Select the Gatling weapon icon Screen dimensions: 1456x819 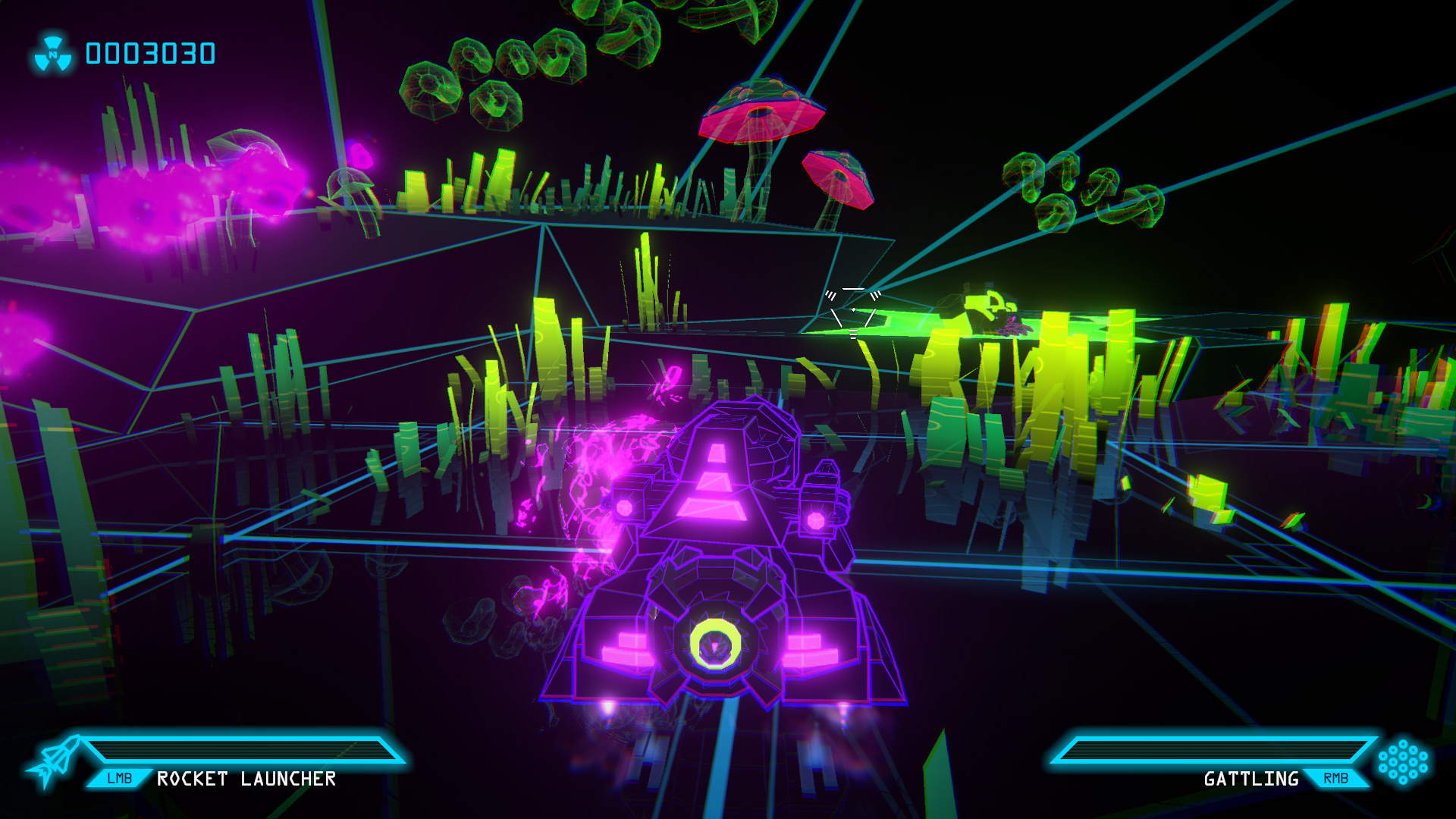pyautogui.click(x=1403, y=761)
